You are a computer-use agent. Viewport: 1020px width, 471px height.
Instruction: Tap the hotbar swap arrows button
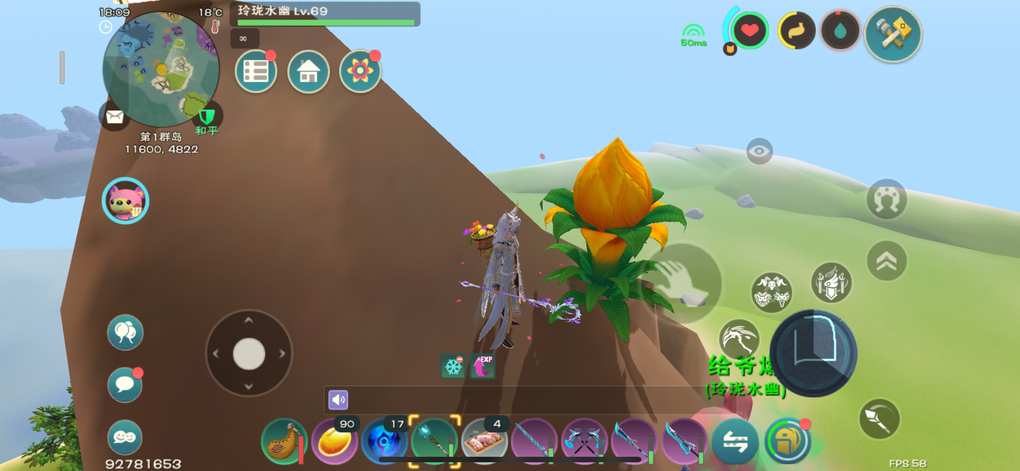pyautogui.click(x=735, y=441)
